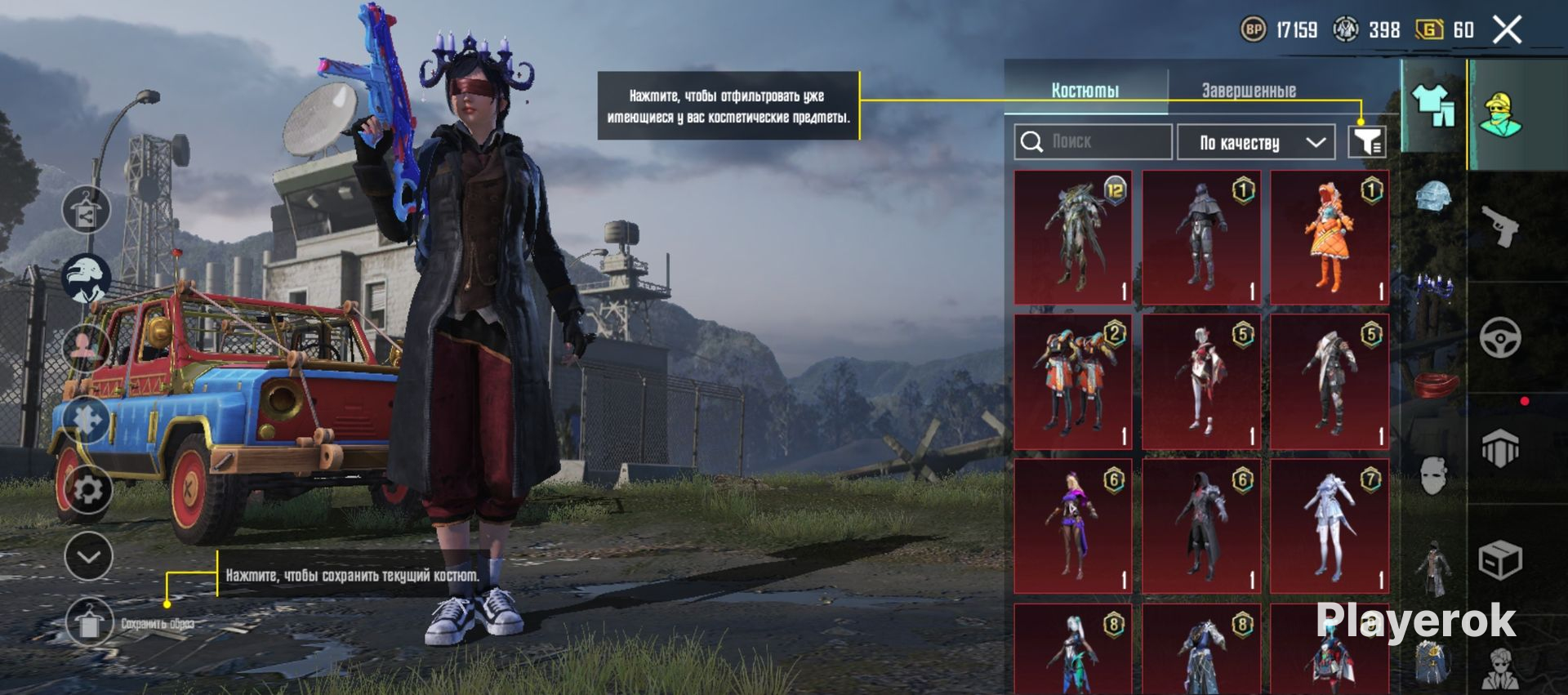Toggle the owned cosmetics filter icon
This screenshot has height=695, width=1568.
(x=1366, y=141)
